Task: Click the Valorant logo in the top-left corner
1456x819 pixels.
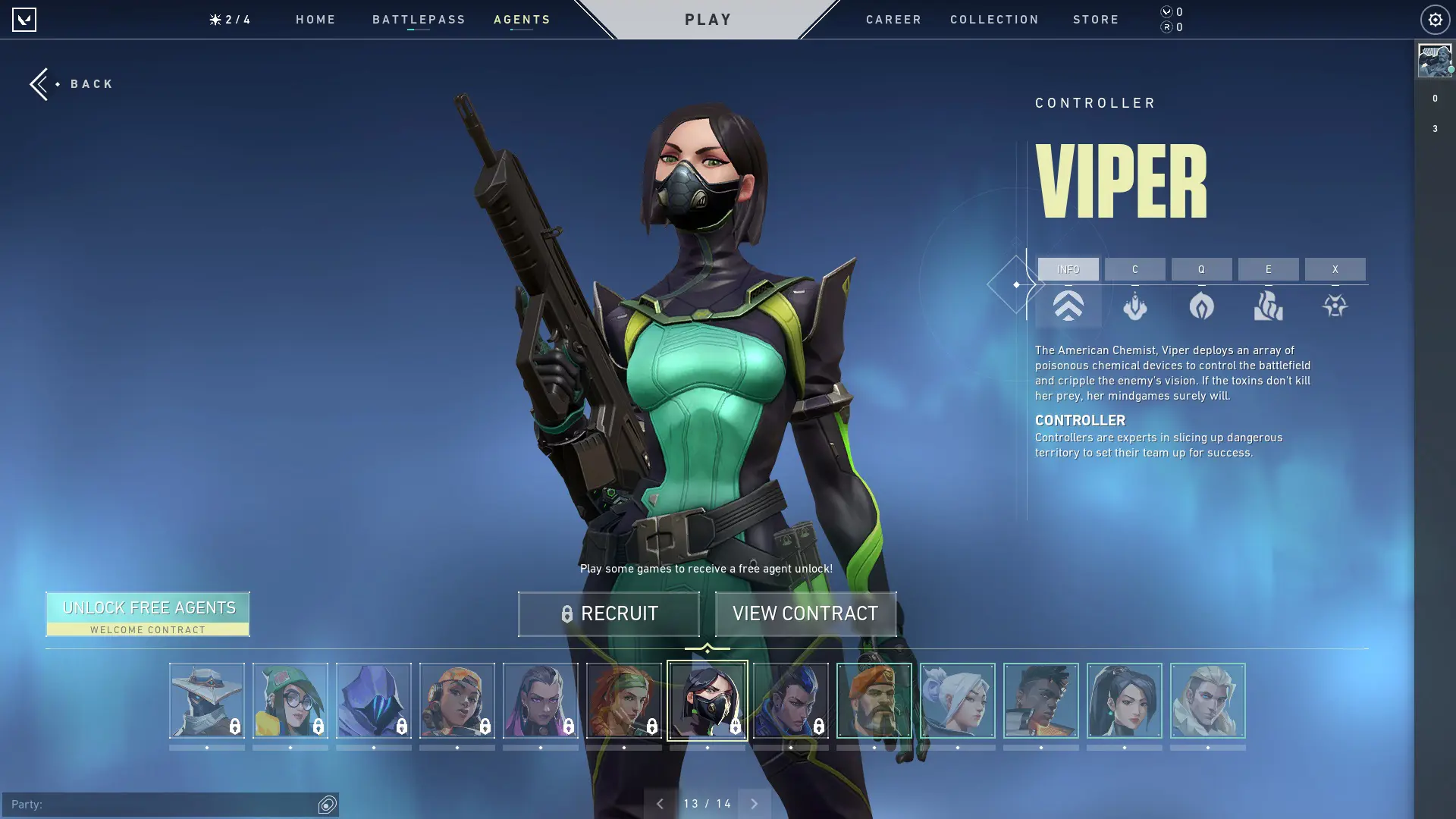Action: tap(25, 19)
